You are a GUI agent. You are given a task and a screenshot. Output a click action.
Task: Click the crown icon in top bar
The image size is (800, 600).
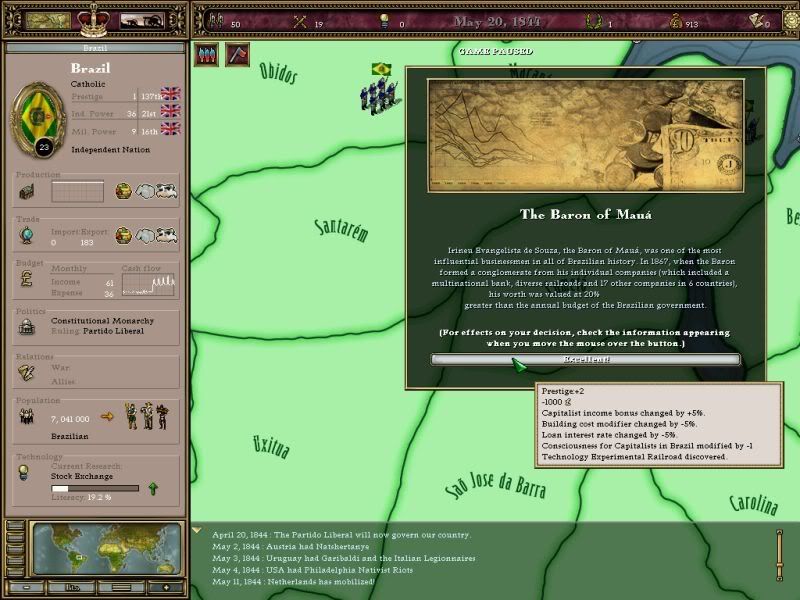[x=99, y=18]
